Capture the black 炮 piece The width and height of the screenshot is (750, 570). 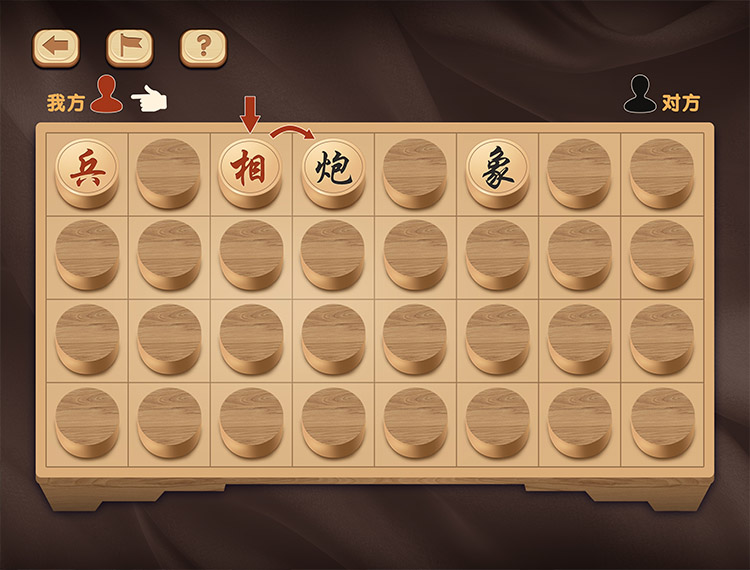pos(332,167)
